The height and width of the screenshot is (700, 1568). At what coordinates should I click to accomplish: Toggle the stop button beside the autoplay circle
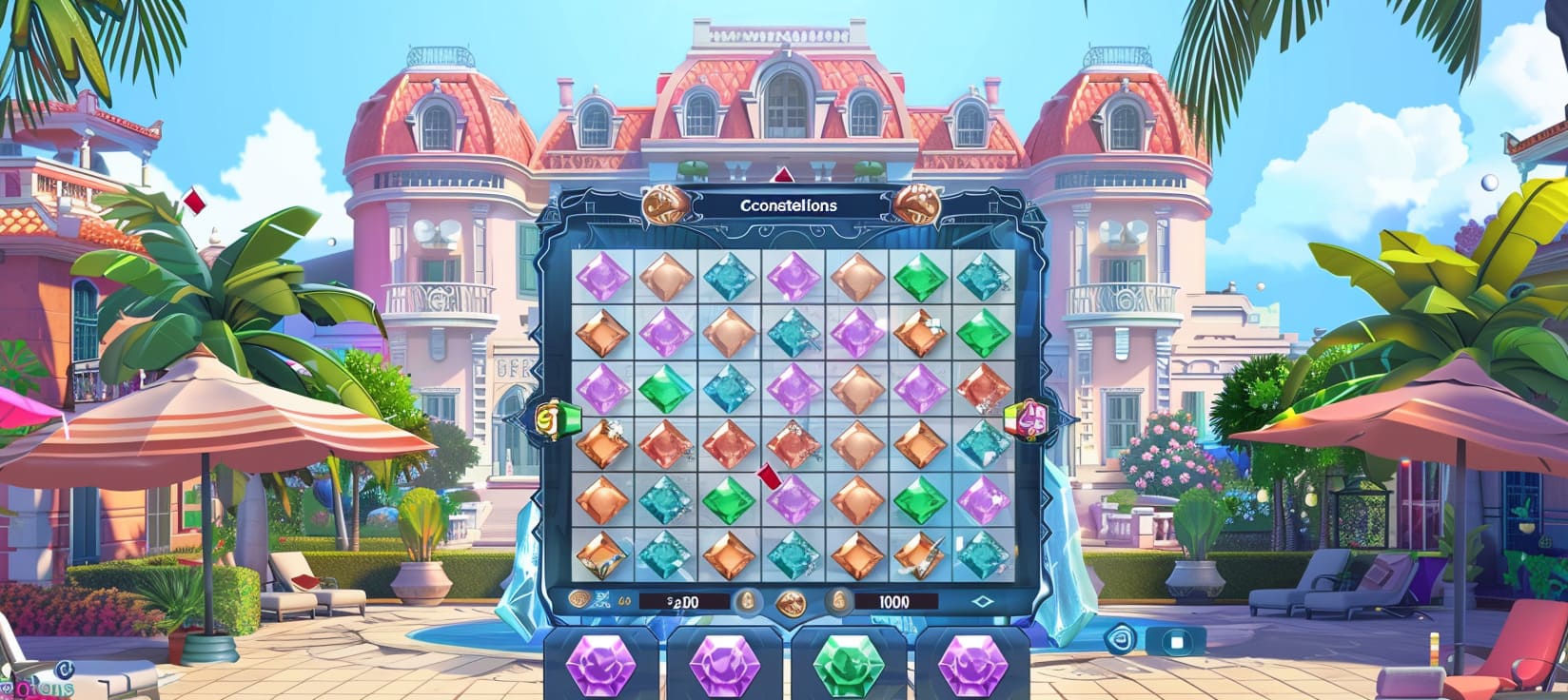[1176, 640]
